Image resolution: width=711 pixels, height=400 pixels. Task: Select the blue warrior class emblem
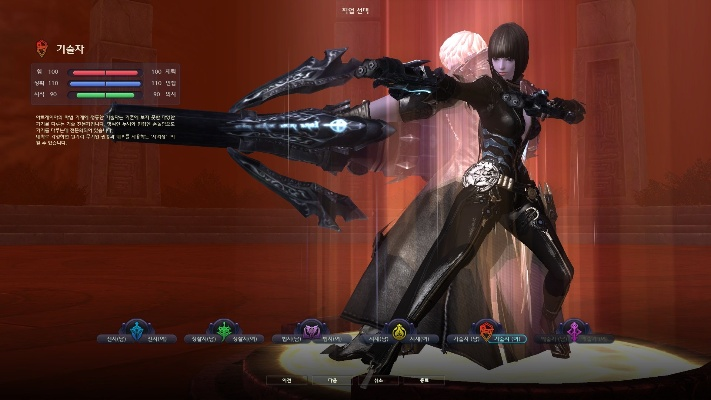(135, 331)
